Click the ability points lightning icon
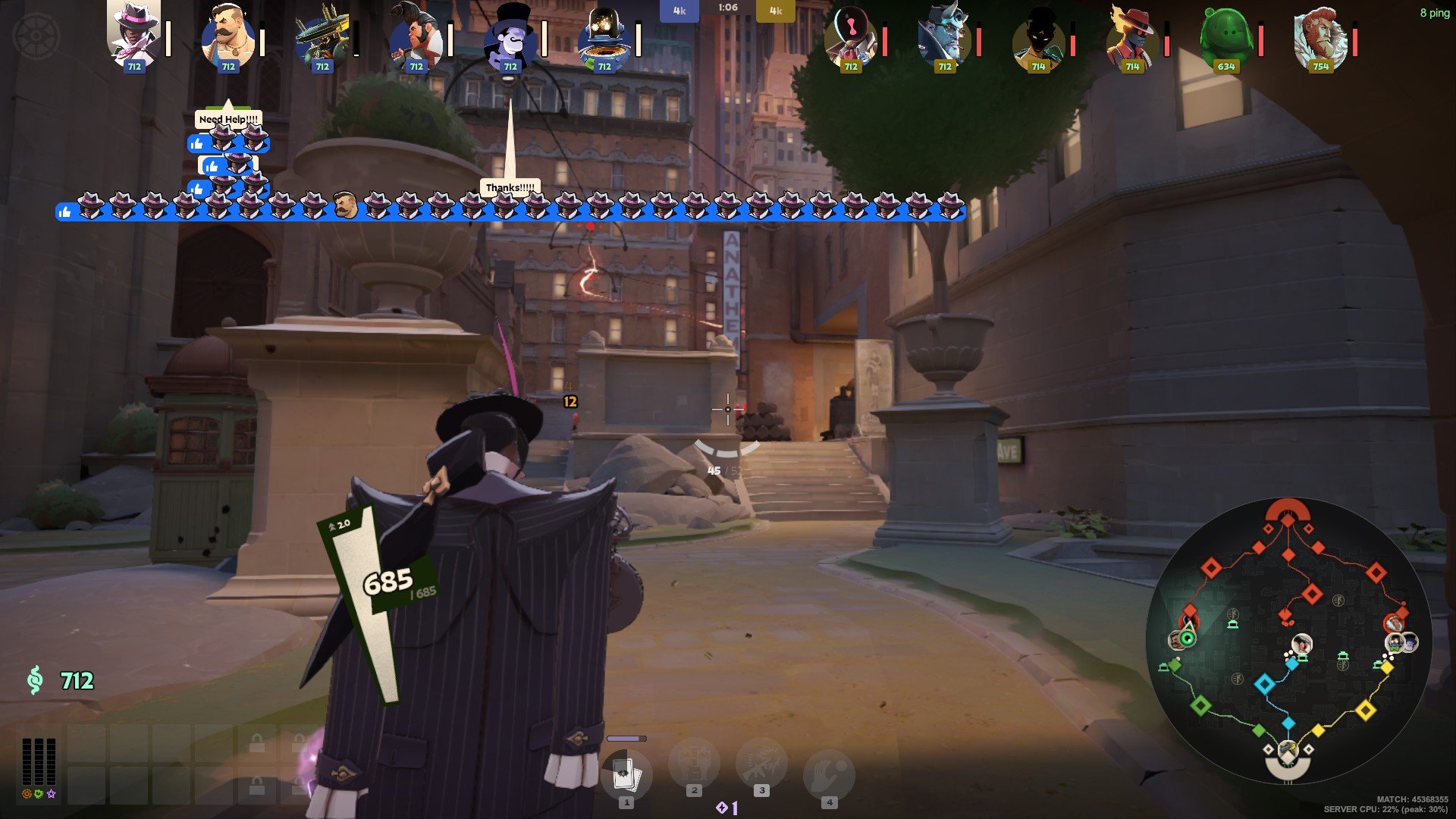 (x=723, y=808)
